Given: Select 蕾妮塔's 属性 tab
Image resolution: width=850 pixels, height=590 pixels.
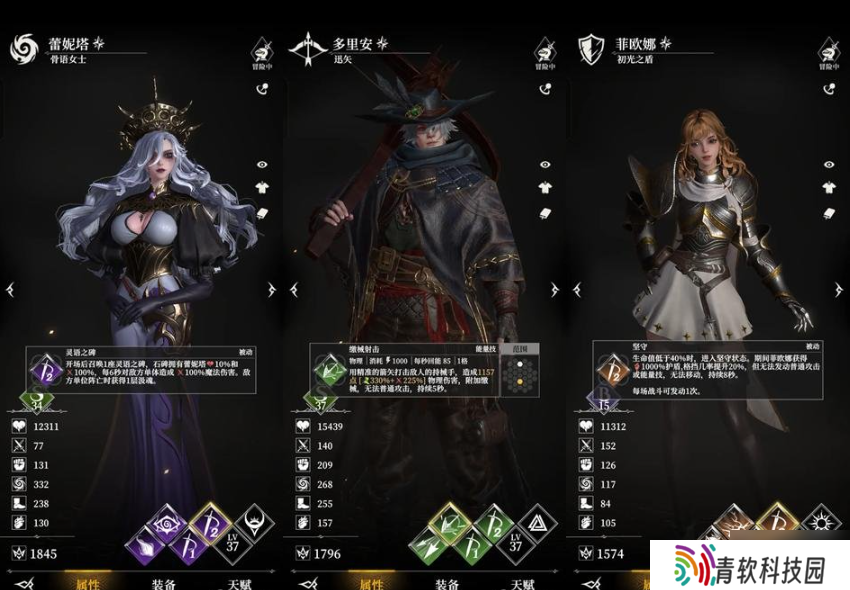Looking at the screenshot, I should (x=88, y=582).
